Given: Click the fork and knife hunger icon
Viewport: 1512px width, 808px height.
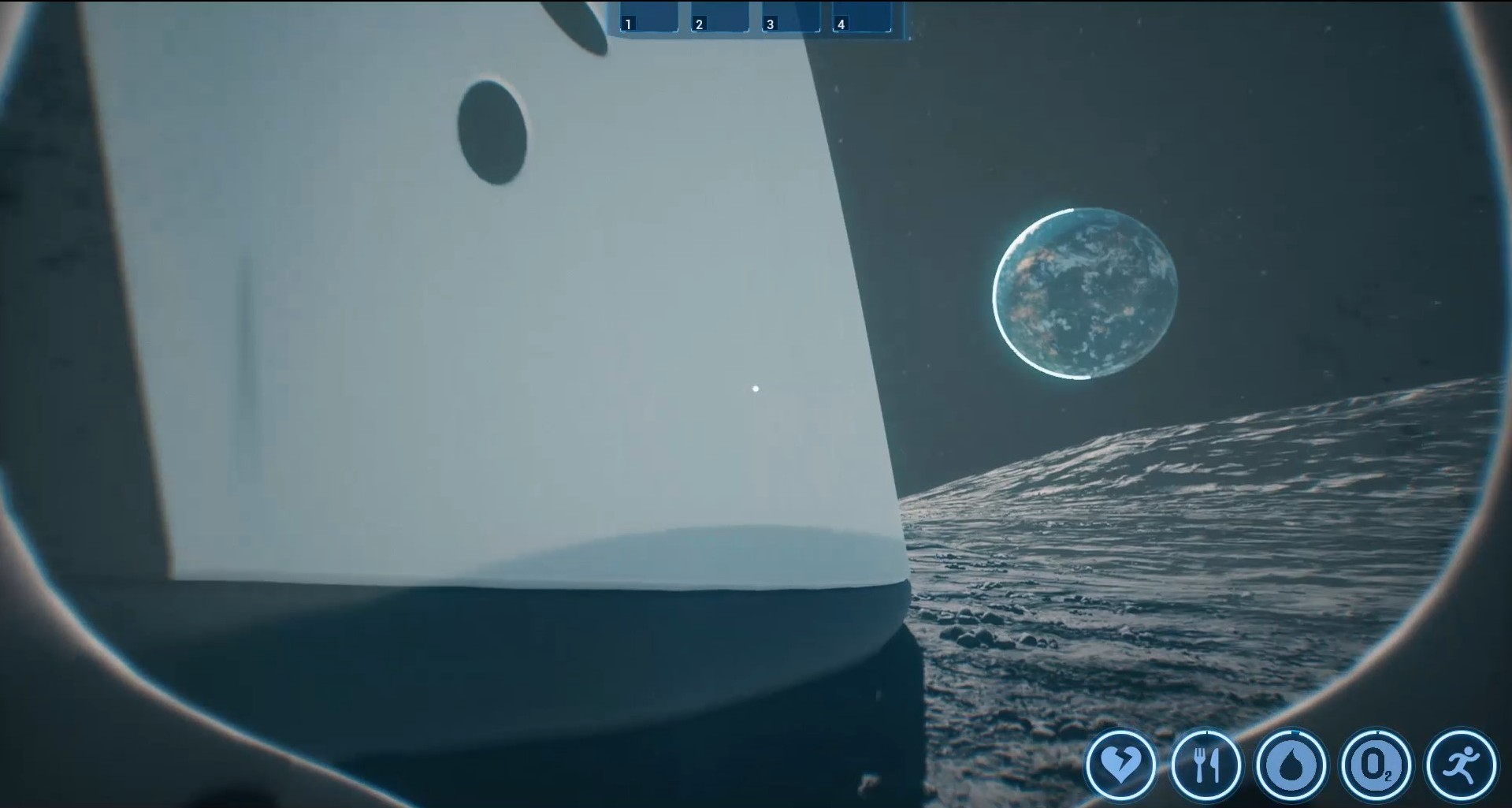Looking at the screenshot, I should pyautogui.click(x=1208, y=765).
